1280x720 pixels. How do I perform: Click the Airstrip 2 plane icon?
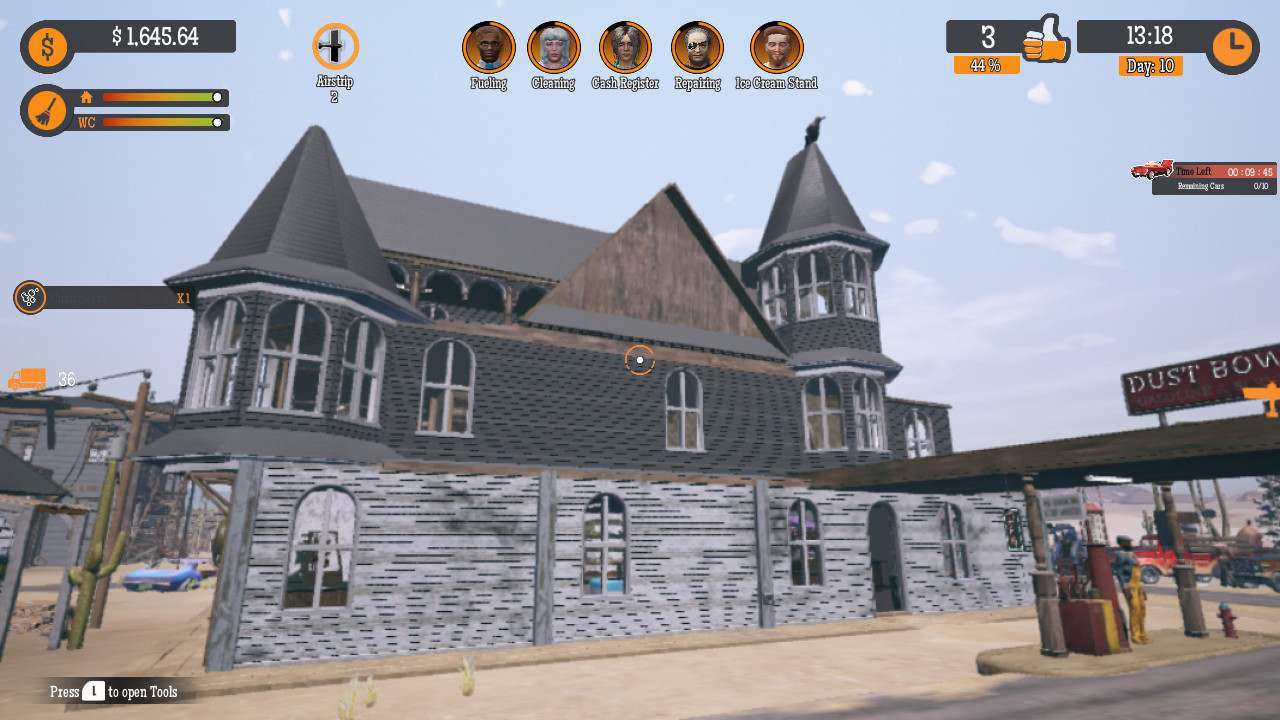point(335,44)
